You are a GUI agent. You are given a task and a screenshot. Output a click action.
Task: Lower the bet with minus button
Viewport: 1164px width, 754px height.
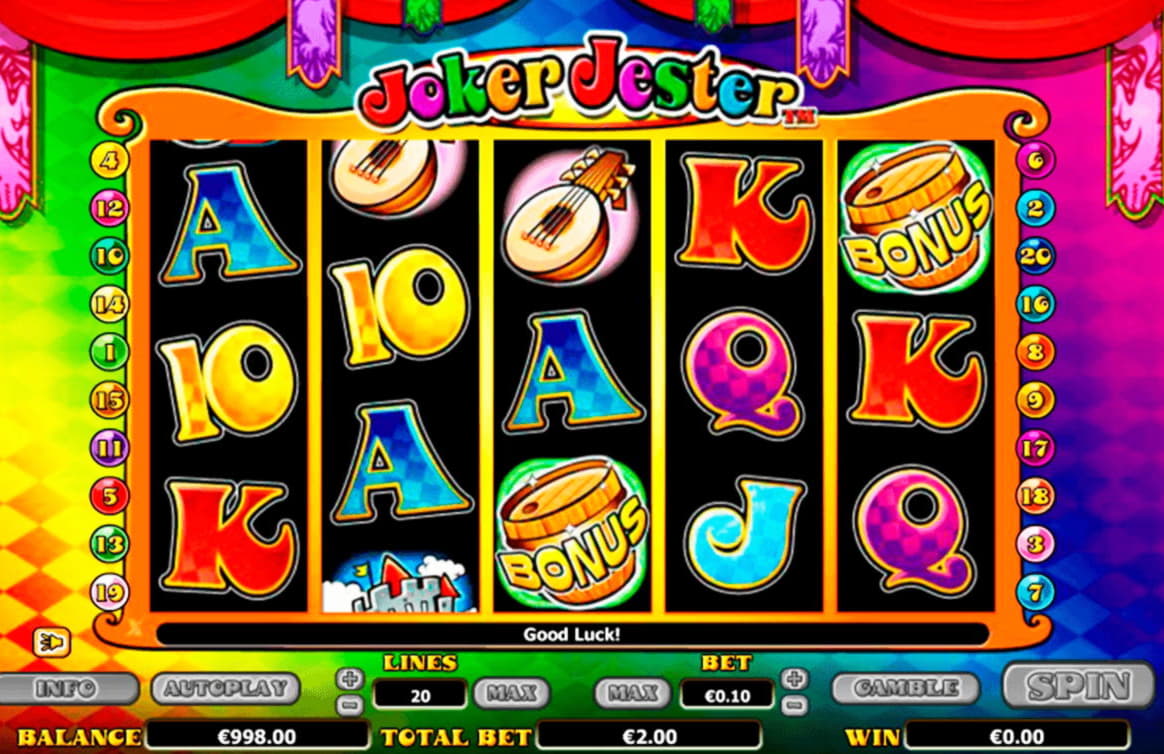pos(795,703)
